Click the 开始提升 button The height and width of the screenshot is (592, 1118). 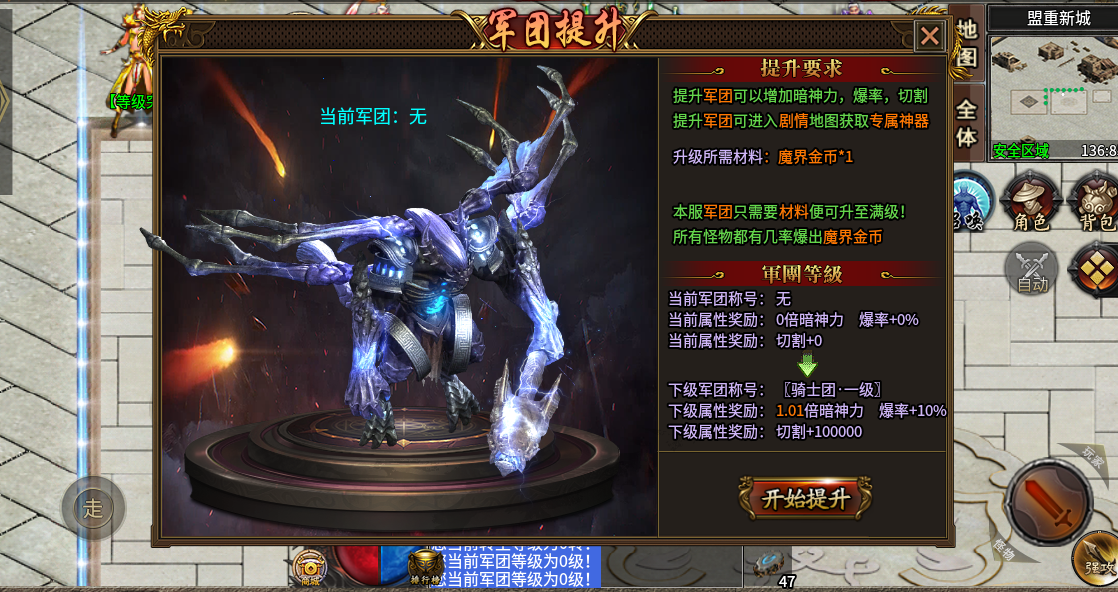(x=804, y=498)
